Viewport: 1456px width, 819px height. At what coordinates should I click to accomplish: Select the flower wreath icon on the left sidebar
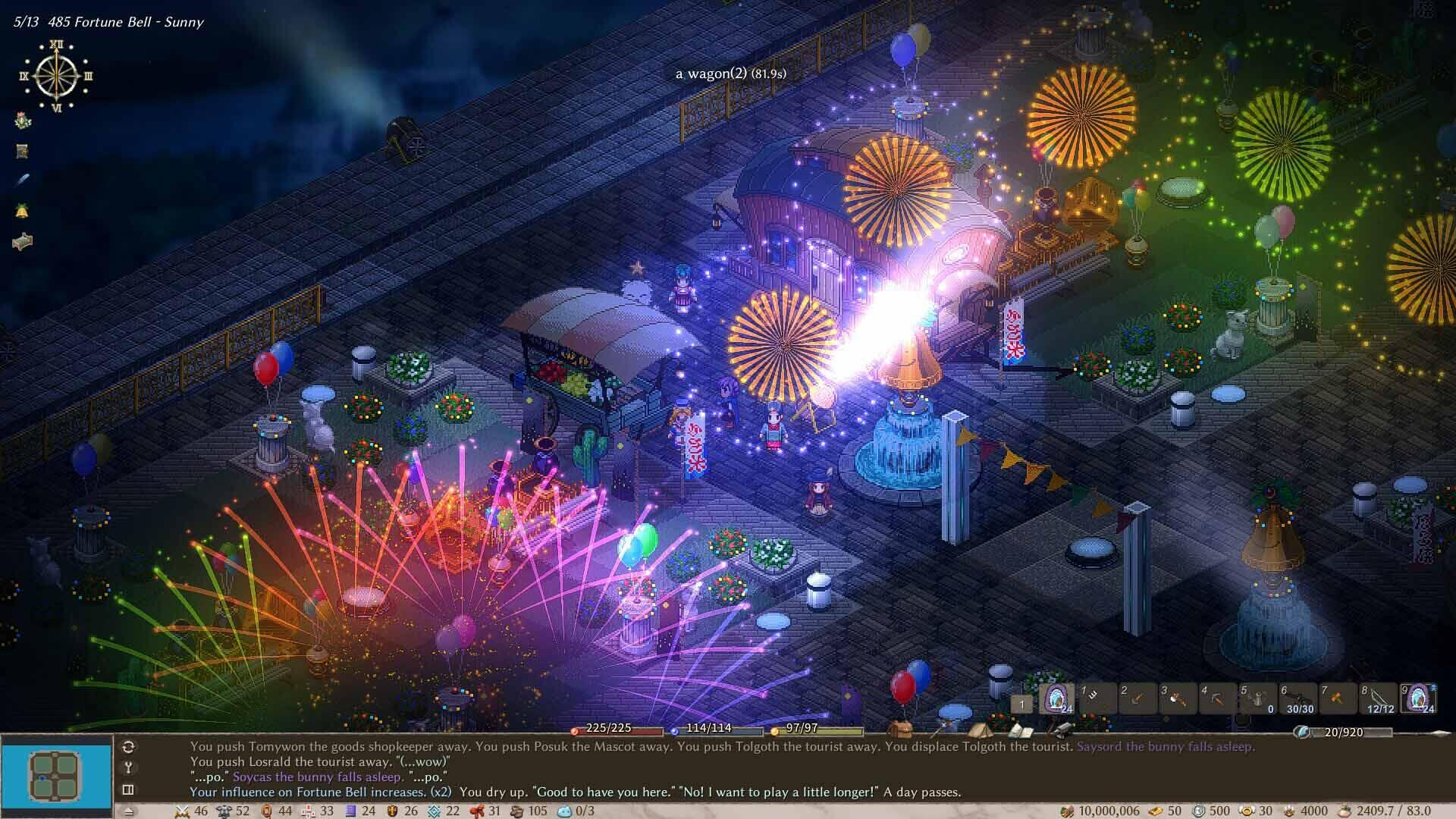(20, 120)
